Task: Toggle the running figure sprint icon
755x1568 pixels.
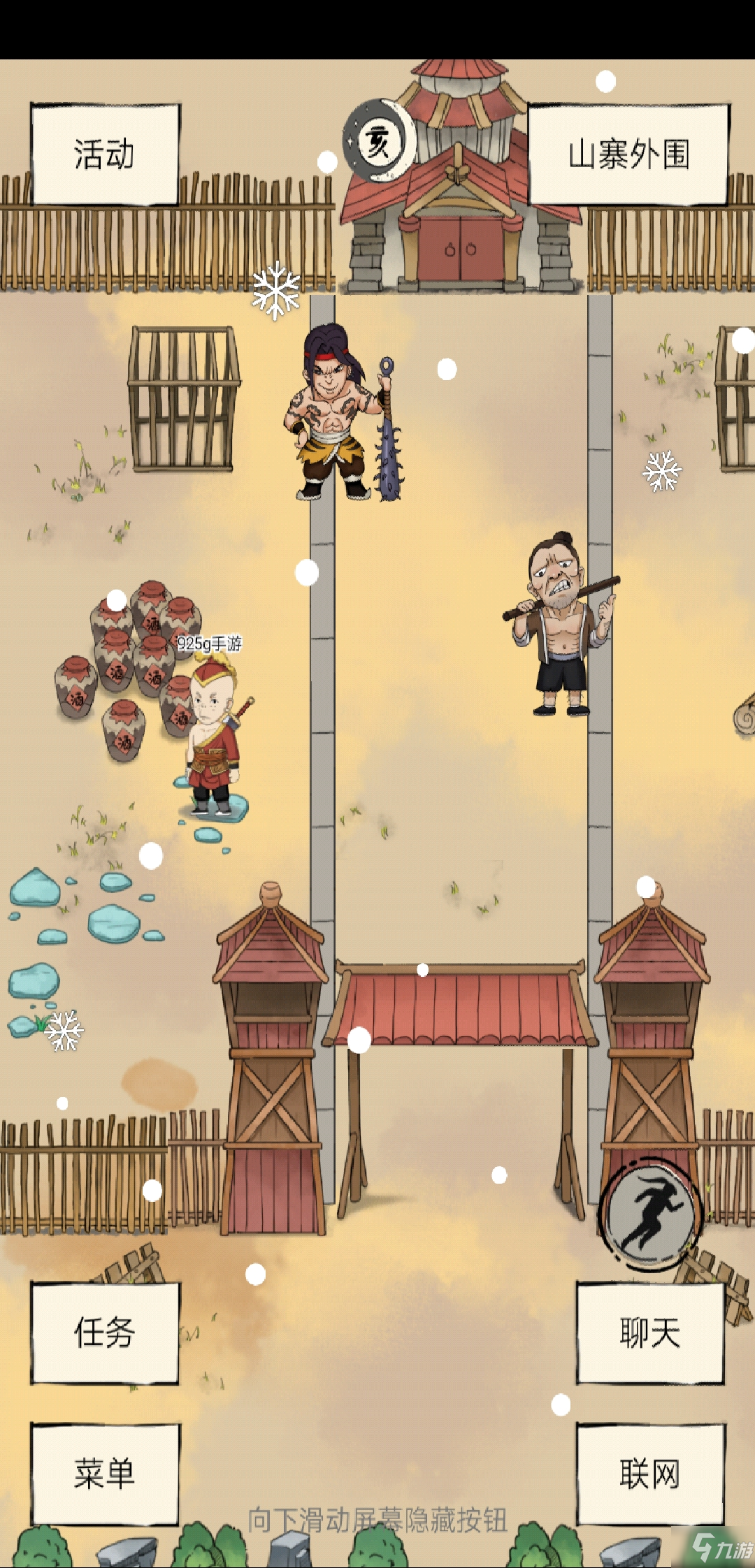Action: pos(650,1214)
